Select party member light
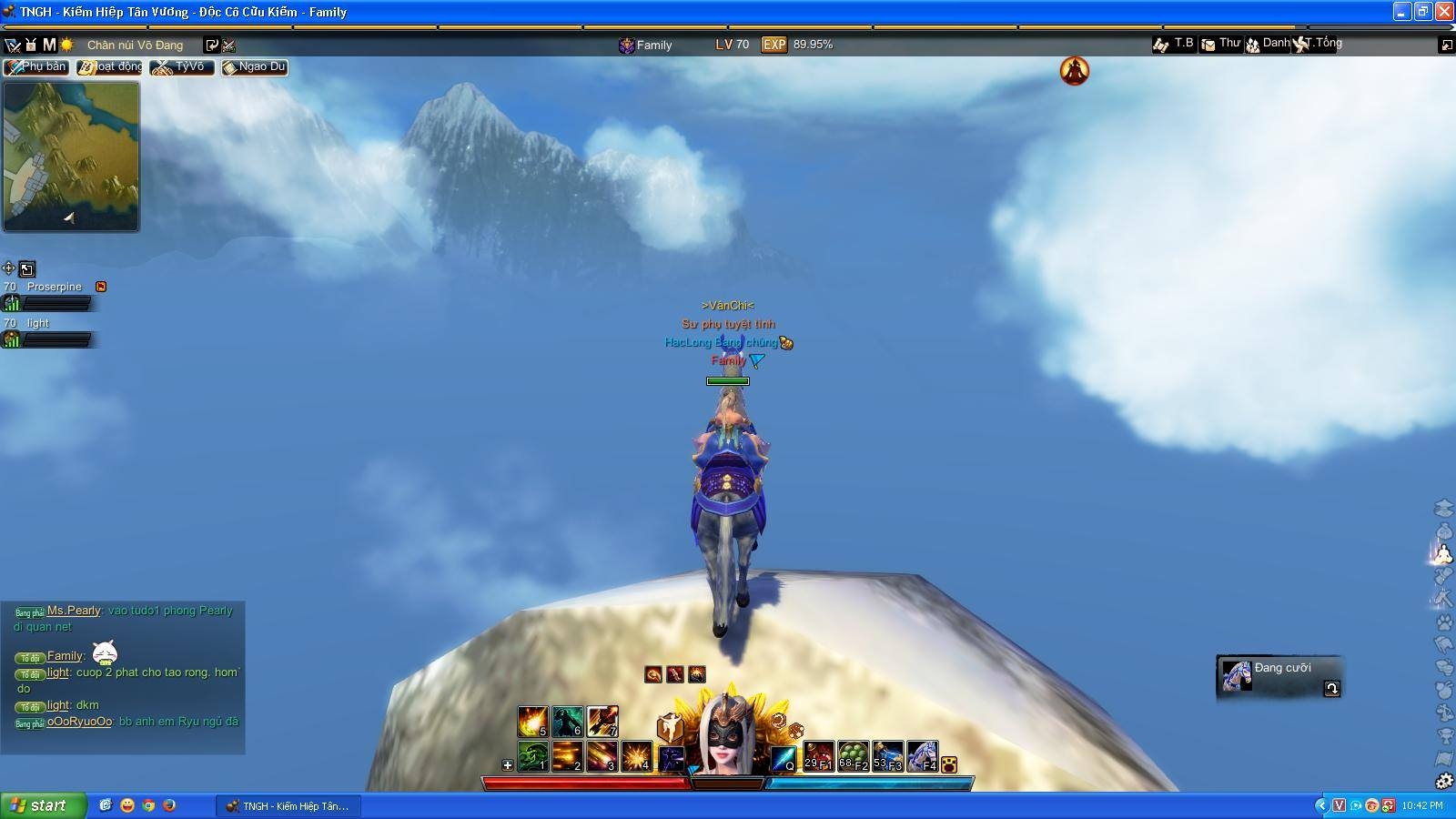The width and height of the screenshot is (1456, 819). (37, 323)
